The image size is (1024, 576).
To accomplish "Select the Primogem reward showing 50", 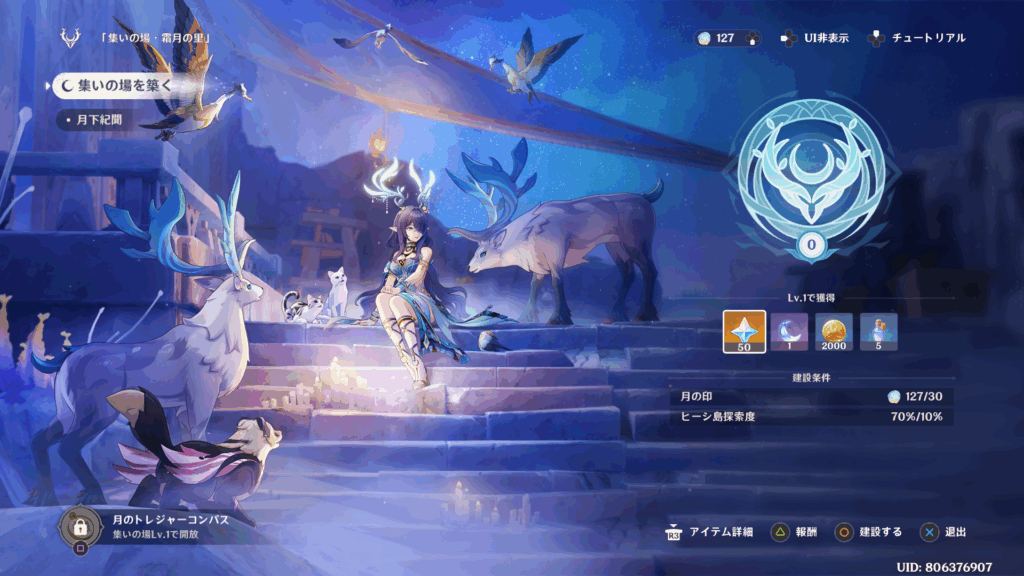I will click(x=744, y=332).
